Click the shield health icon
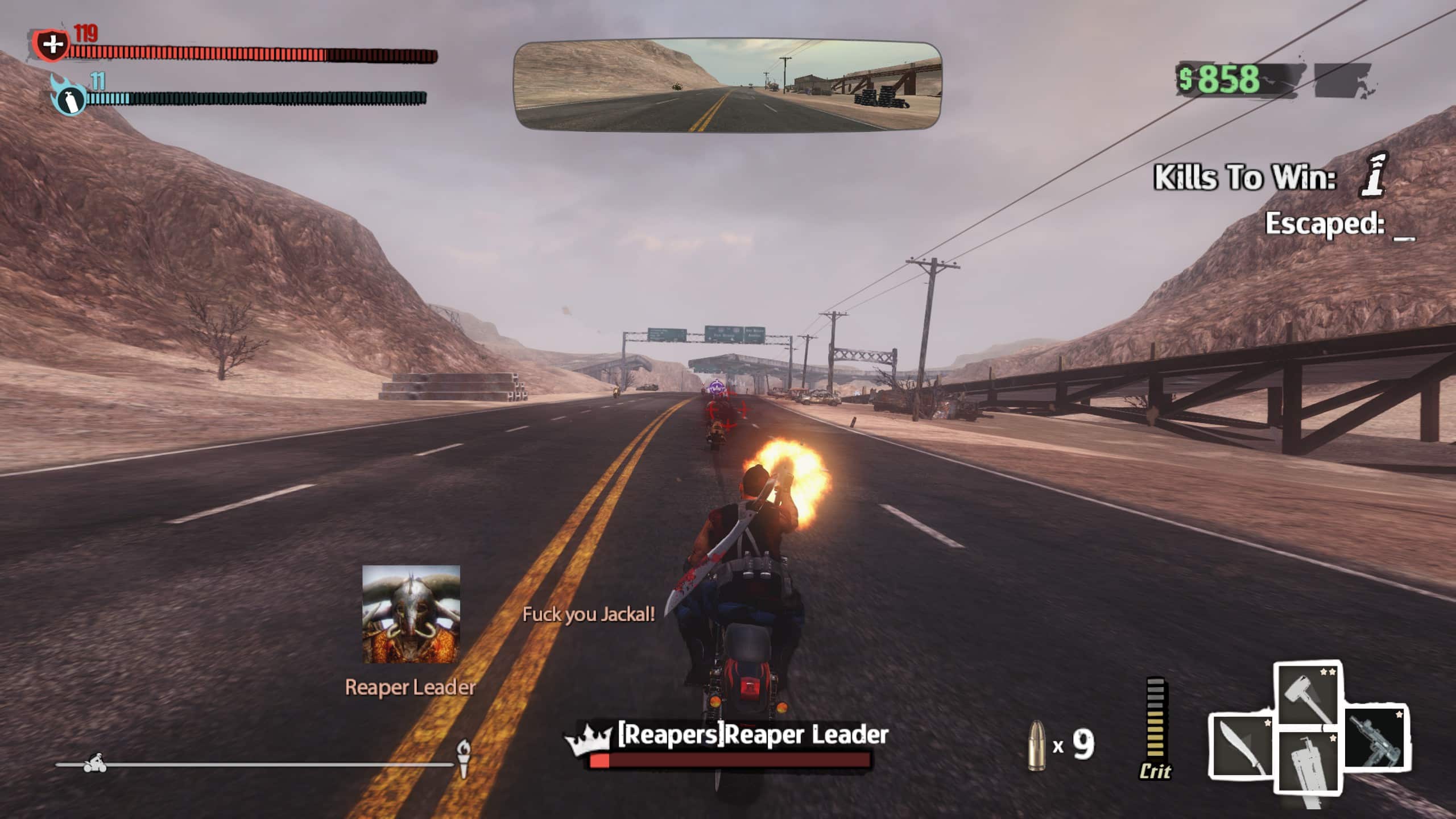The height and width of the screenshot is (819, 1456). pos(52,44)
